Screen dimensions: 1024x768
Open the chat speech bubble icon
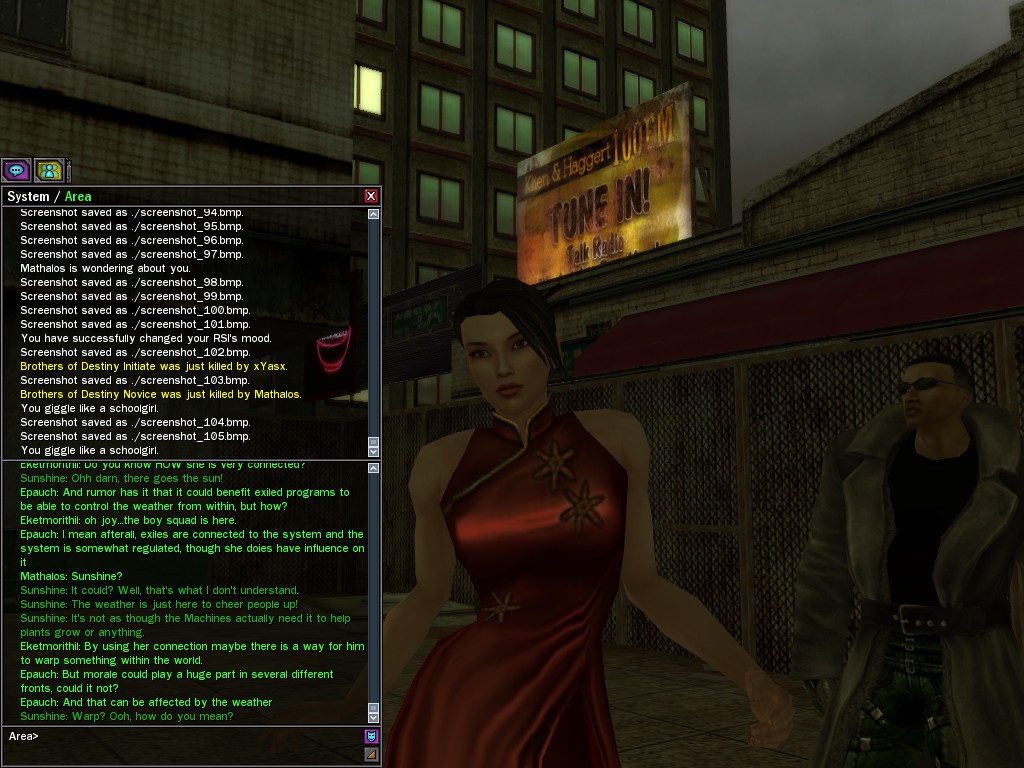pyautogui.click(x=16, y=170)
